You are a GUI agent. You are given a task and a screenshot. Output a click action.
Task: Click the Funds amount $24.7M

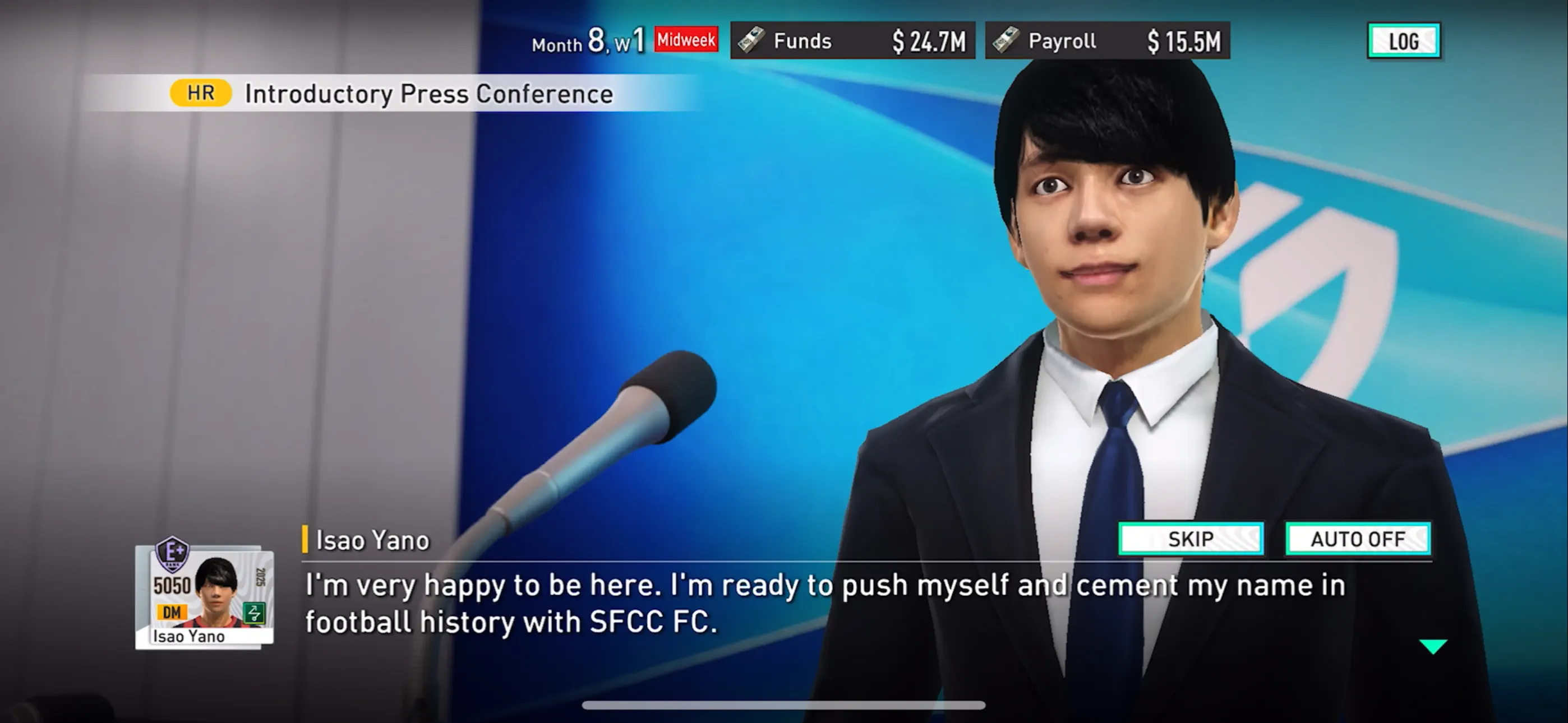click(x=920, y=40)
